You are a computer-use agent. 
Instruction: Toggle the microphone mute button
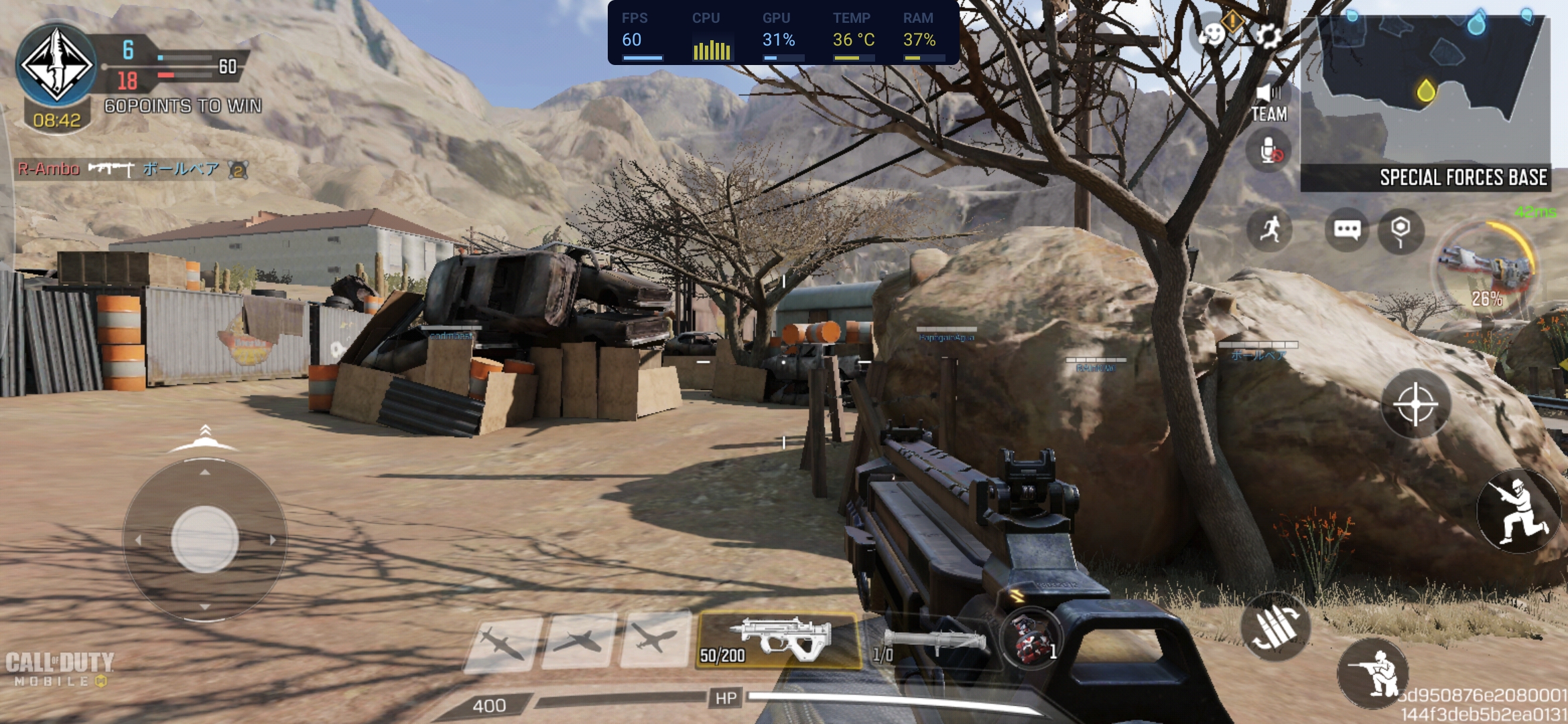point(1268,151)
